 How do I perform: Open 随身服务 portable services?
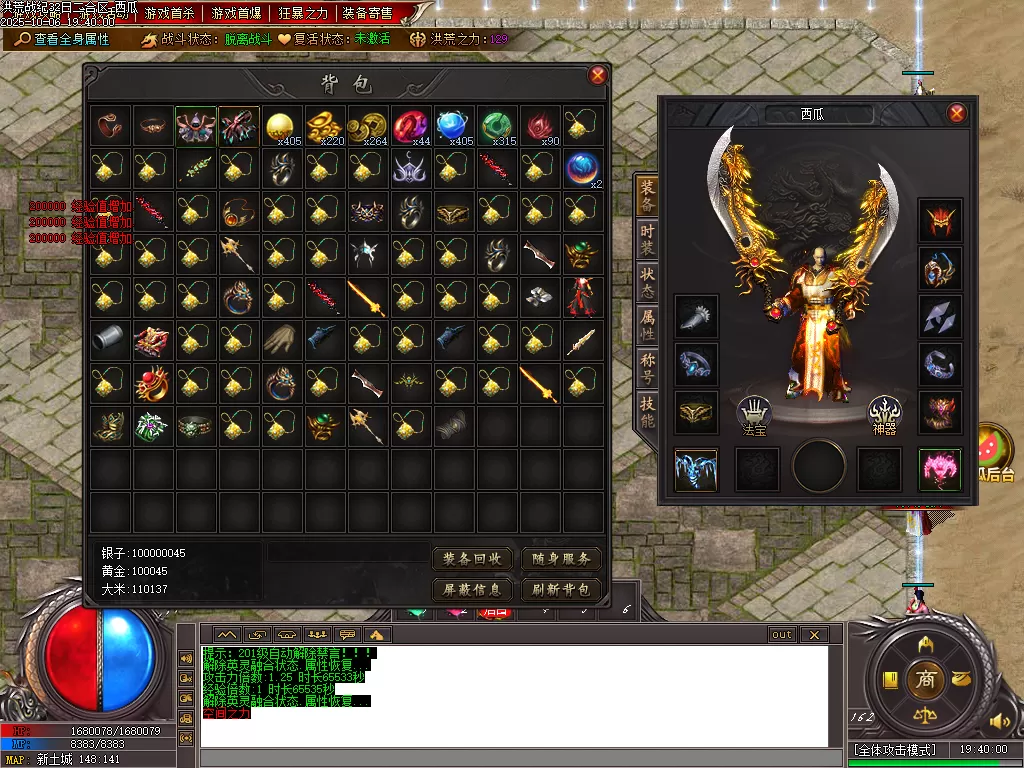click(561, 558)
